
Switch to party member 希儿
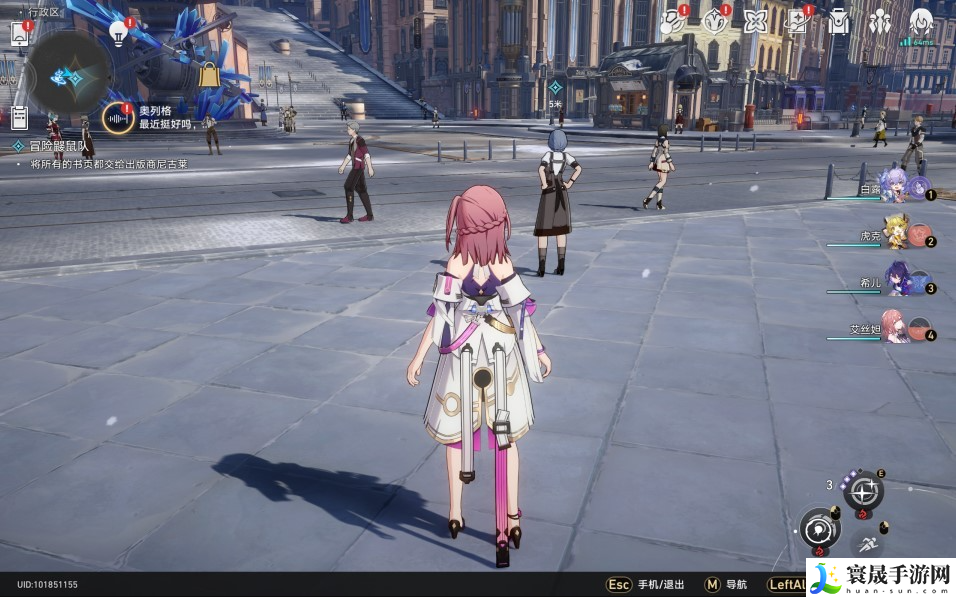(x=897, y=284)
